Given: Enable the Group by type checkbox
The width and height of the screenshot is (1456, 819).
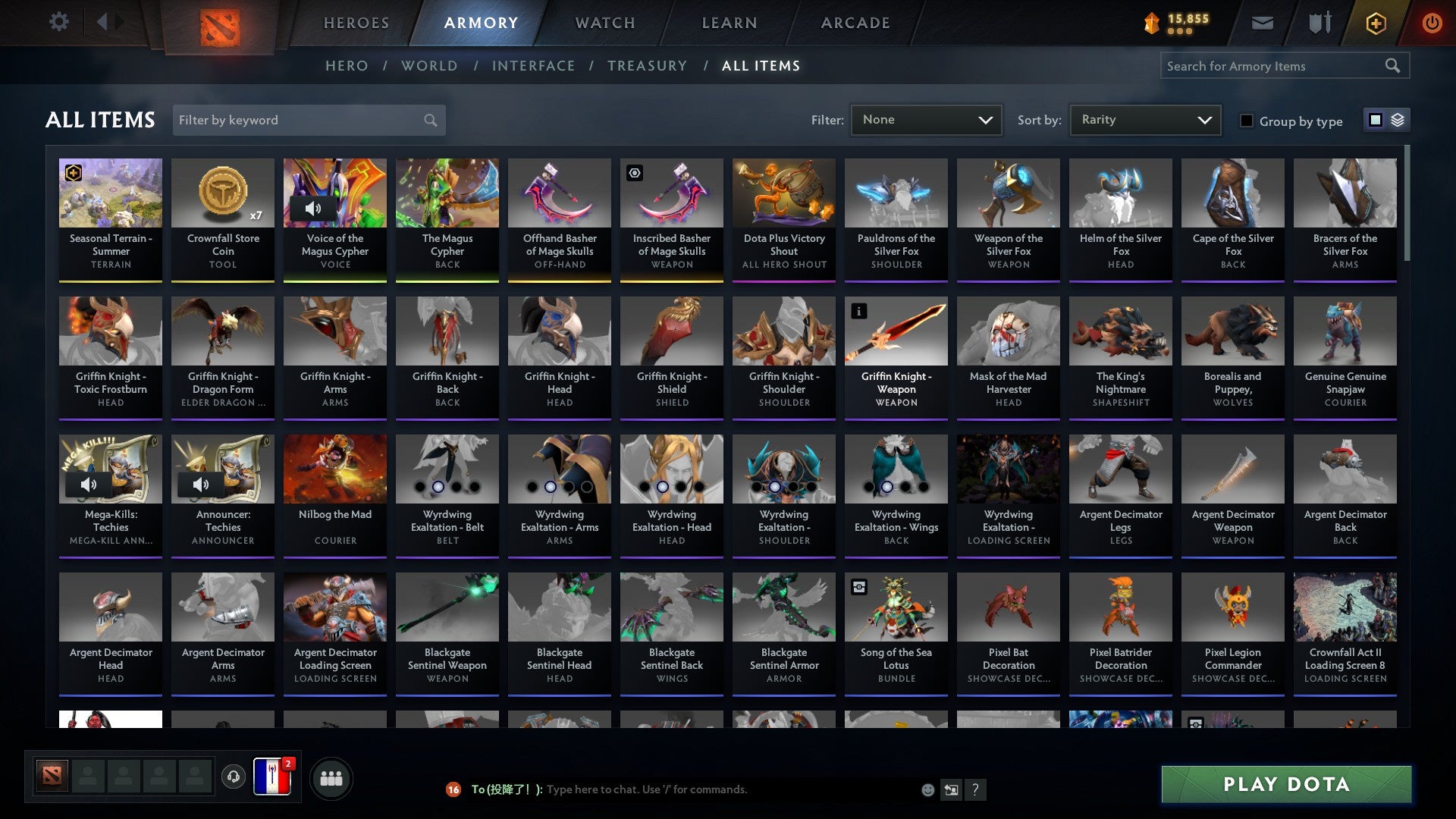Looking at the screenshot, I should 1246,121.
